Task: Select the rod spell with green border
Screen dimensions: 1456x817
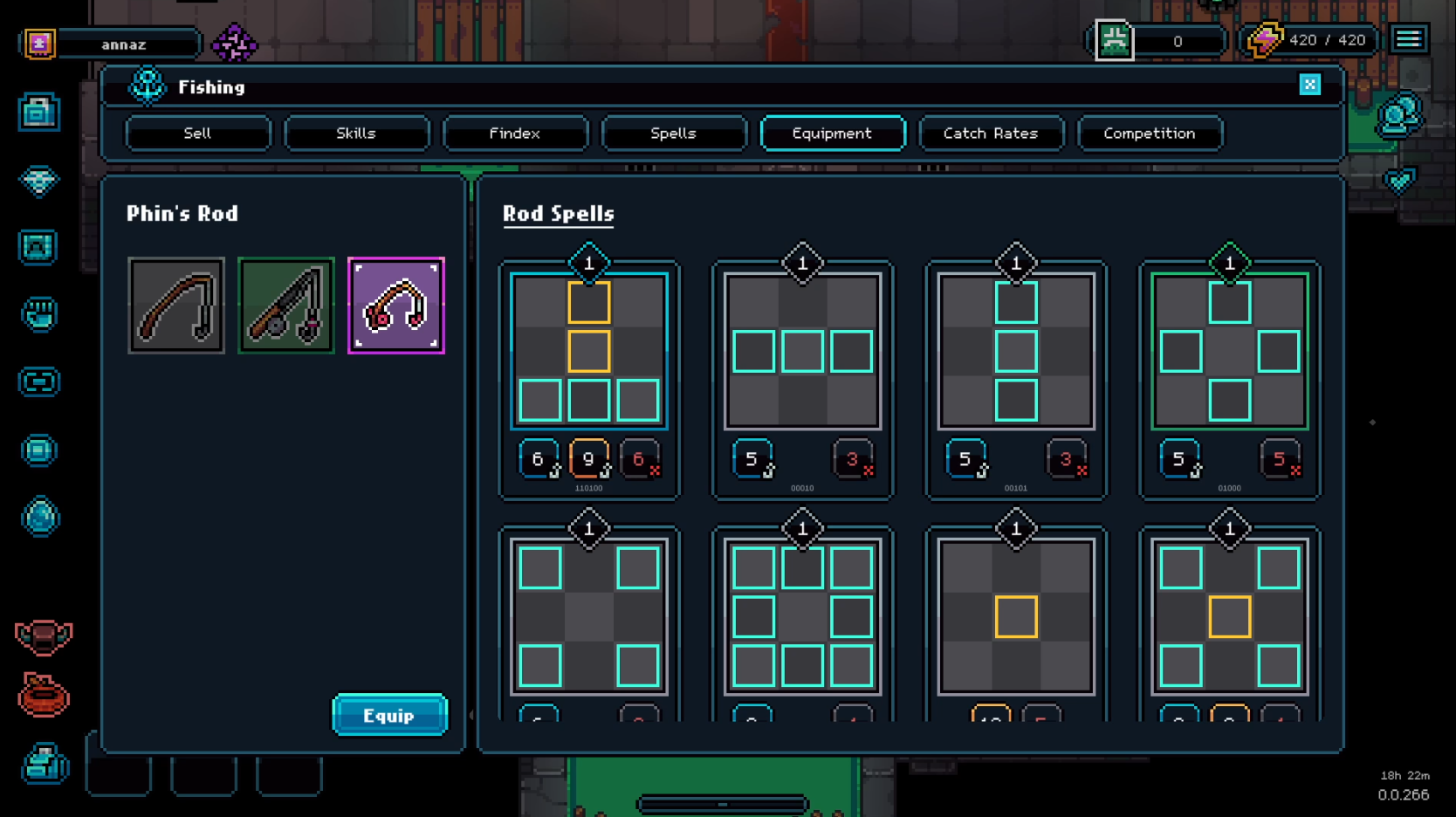Action: [x=1229, y=352]
